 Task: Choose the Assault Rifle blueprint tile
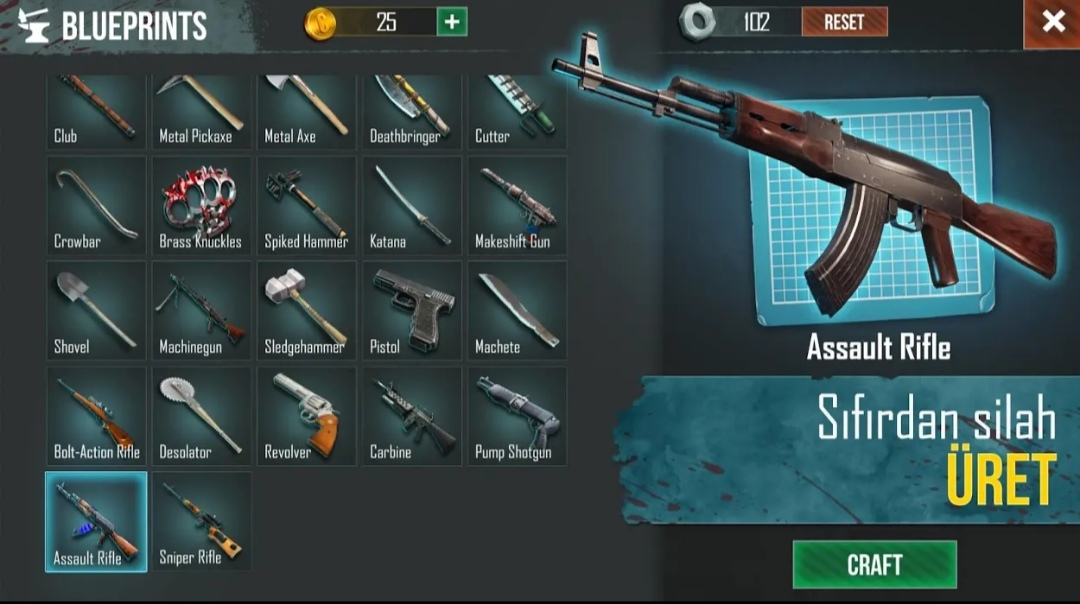tap(96, 521)
